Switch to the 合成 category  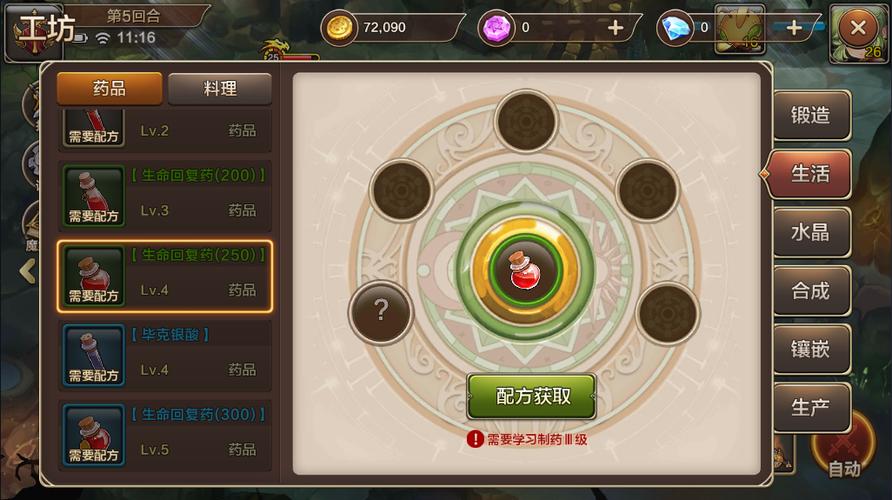[810, 291]
